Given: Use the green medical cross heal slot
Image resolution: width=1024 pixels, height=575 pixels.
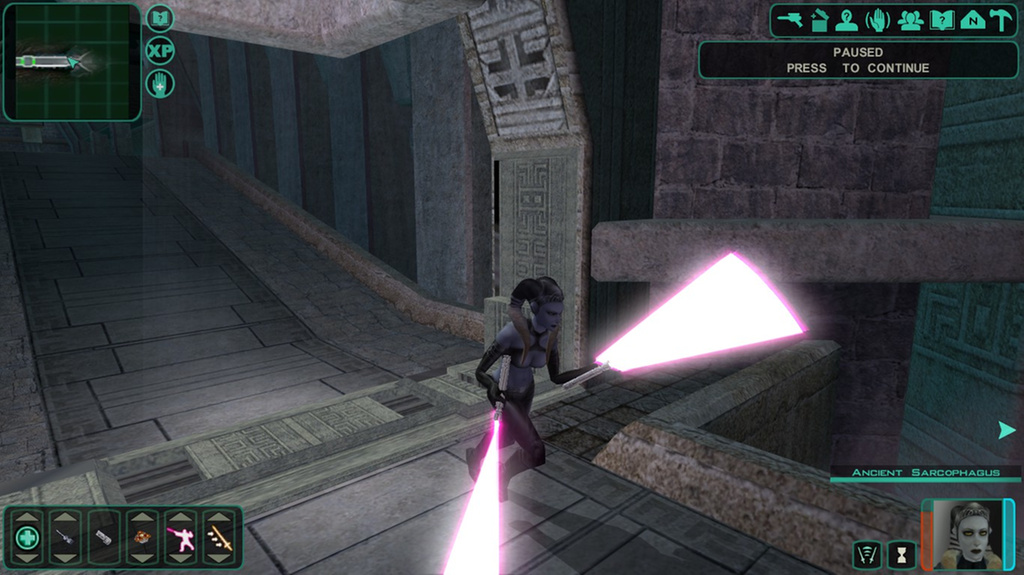Looking at the screenshot, I should point(28,538).
